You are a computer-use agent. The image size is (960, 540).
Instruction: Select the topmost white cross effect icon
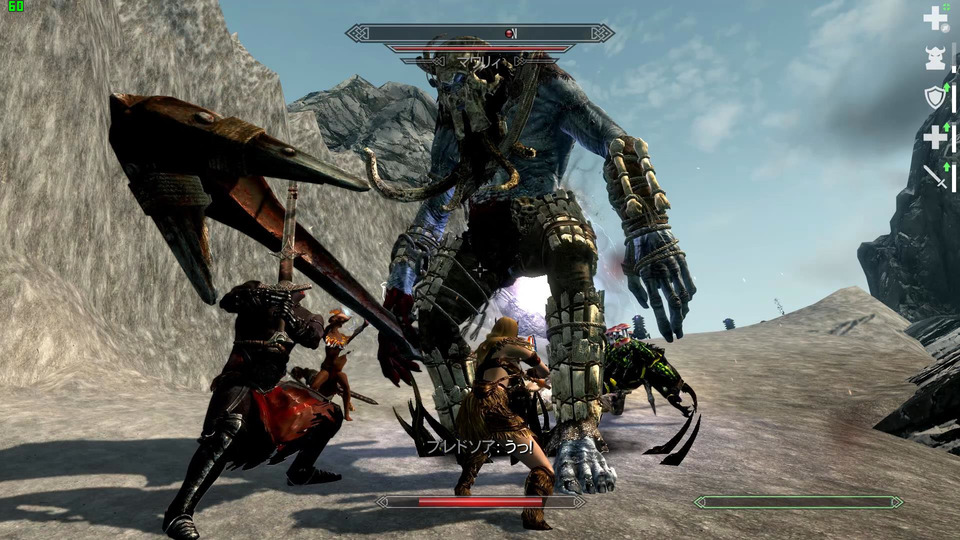pyautogui.click(x=935, y=18)
